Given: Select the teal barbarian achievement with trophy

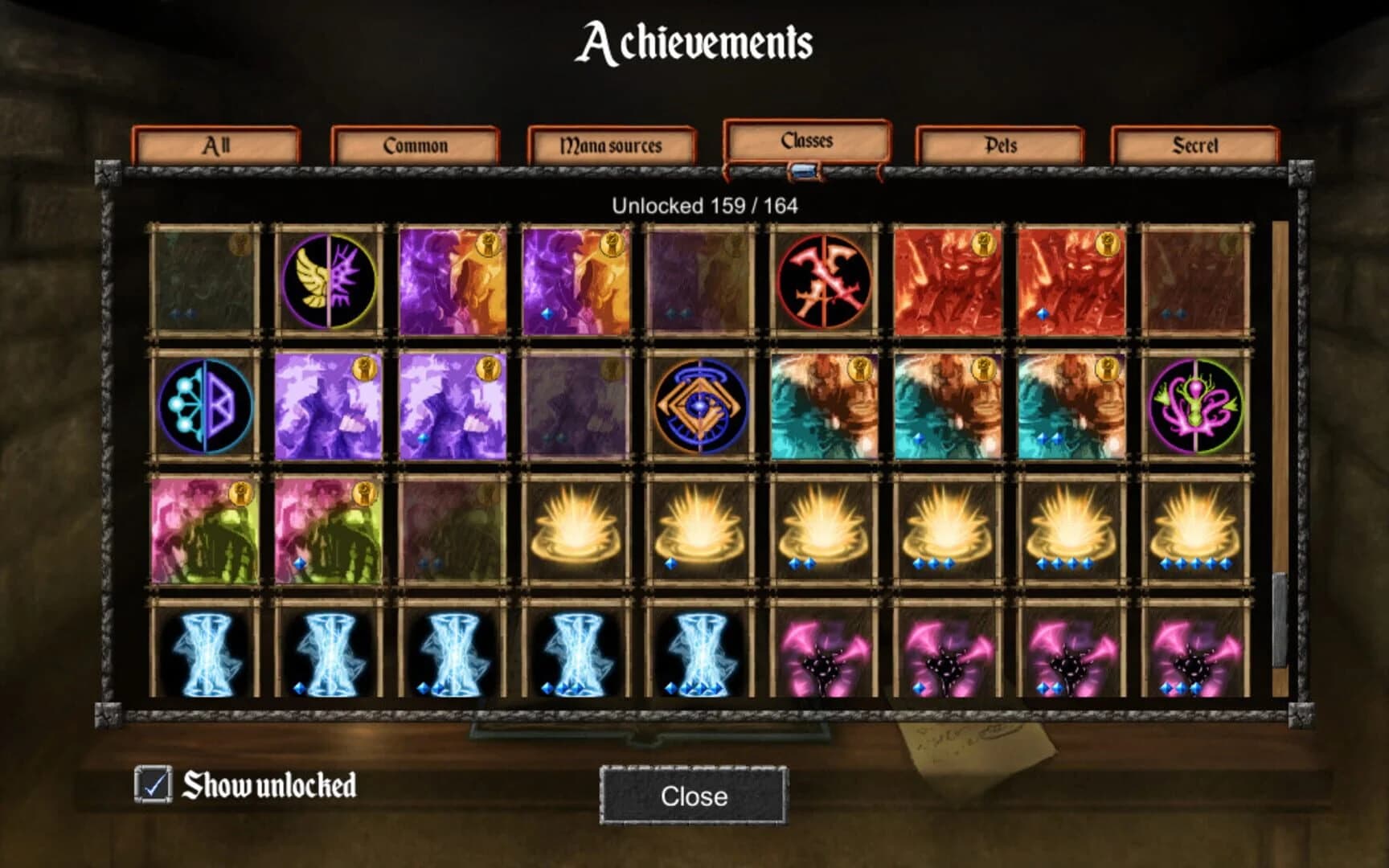Looking at the screenshot, I should (826, 404).
